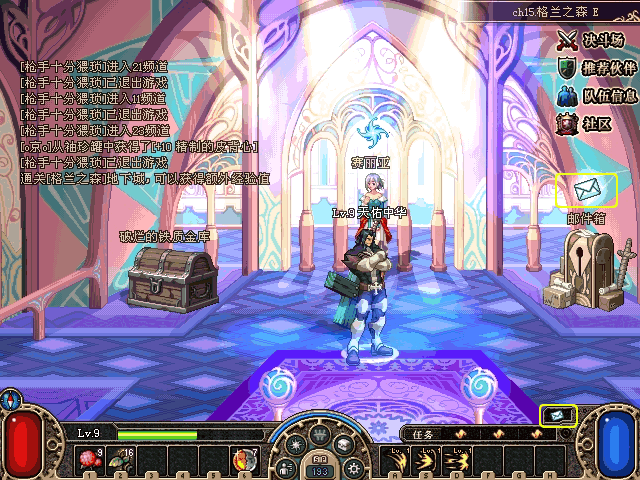Activate the skill bound to D
640x480 pixels.
click(456, 460)
